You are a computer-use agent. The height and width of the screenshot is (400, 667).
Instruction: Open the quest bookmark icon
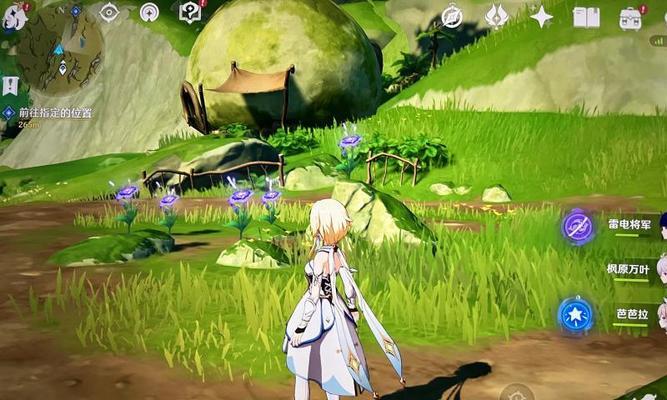coord(10,86)
